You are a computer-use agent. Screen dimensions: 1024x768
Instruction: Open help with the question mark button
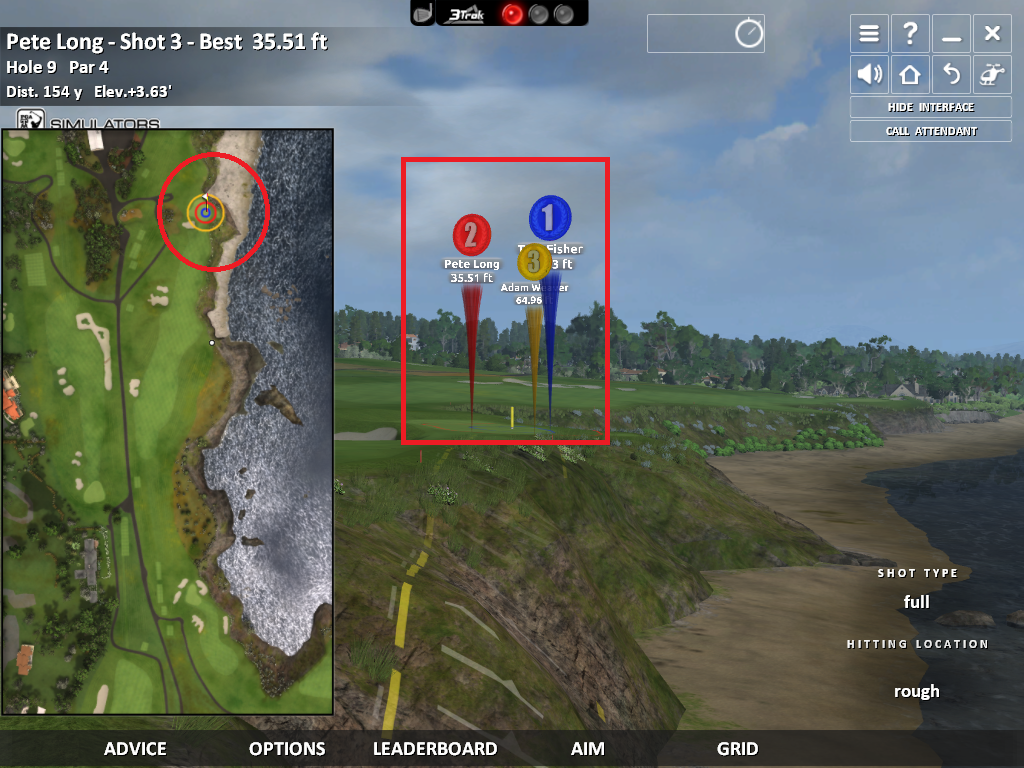pyautogui.click(x=910, y=34)
